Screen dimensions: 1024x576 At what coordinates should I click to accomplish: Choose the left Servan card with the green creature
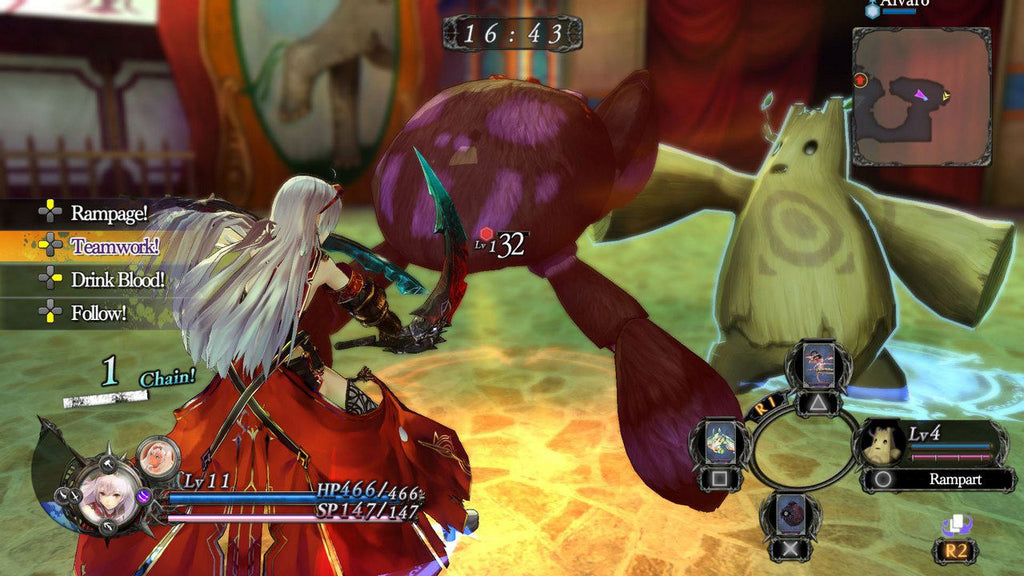720,442
